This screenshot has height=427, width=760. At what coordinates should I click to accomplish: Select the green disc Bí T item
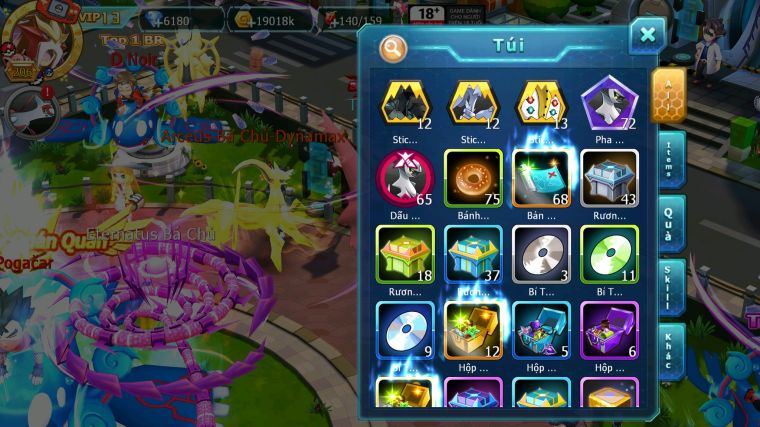609,254
